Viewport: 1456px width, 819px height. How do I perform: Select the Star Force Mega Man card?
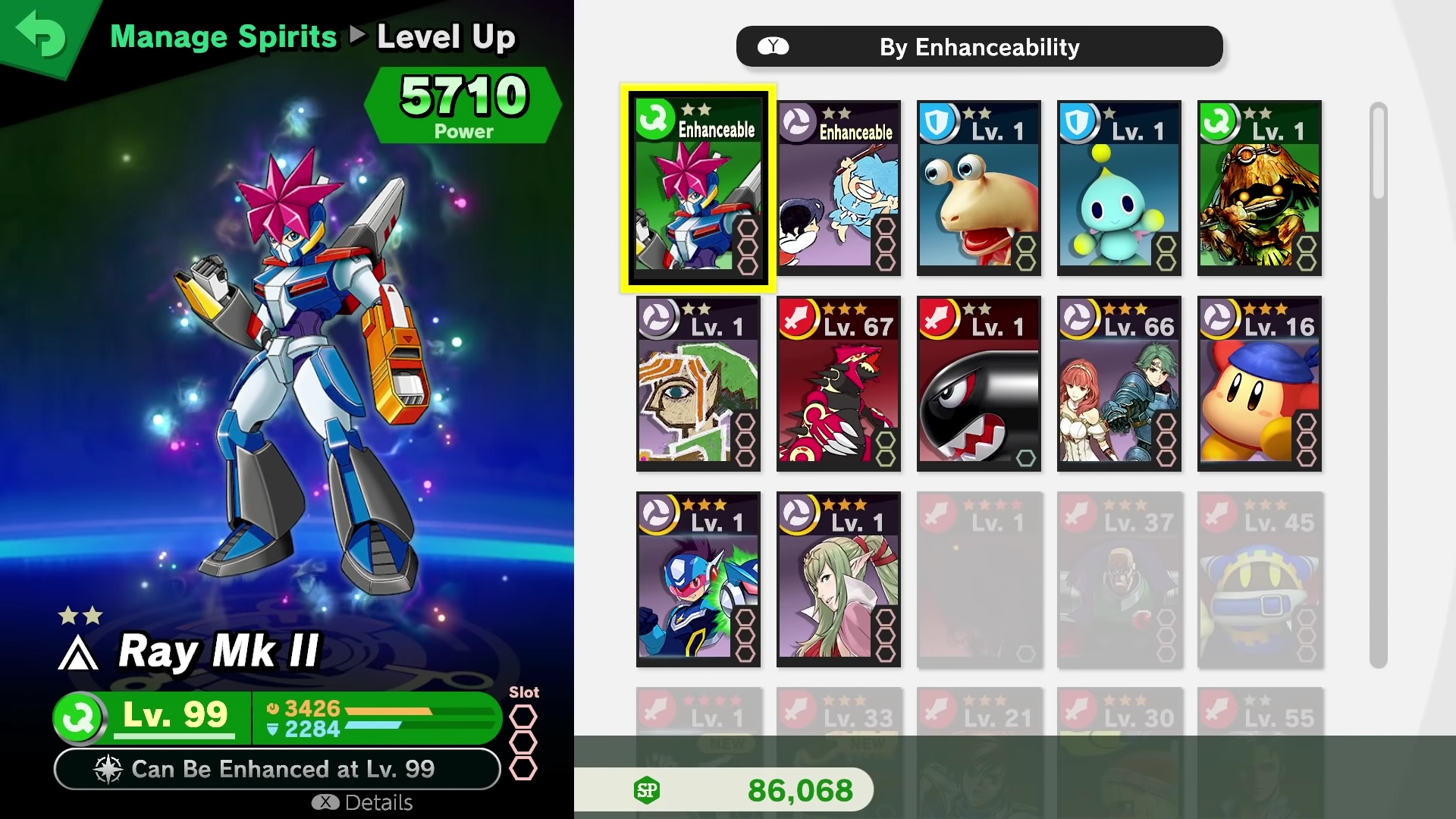point(698,579)
